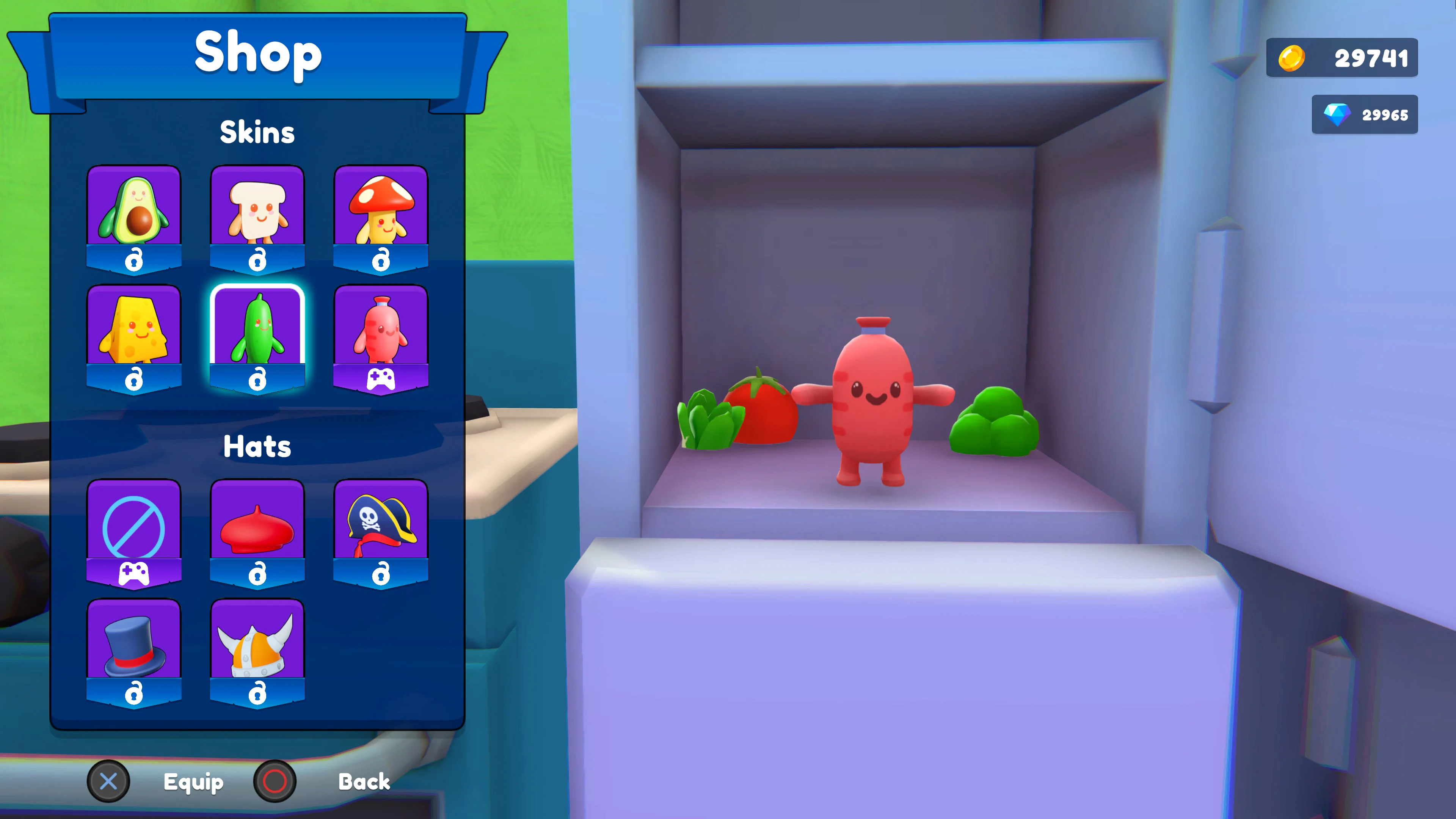This screenshot has height=819, width=1456.
Task: Select the toast bread skin
Action: tap(258, 212)
